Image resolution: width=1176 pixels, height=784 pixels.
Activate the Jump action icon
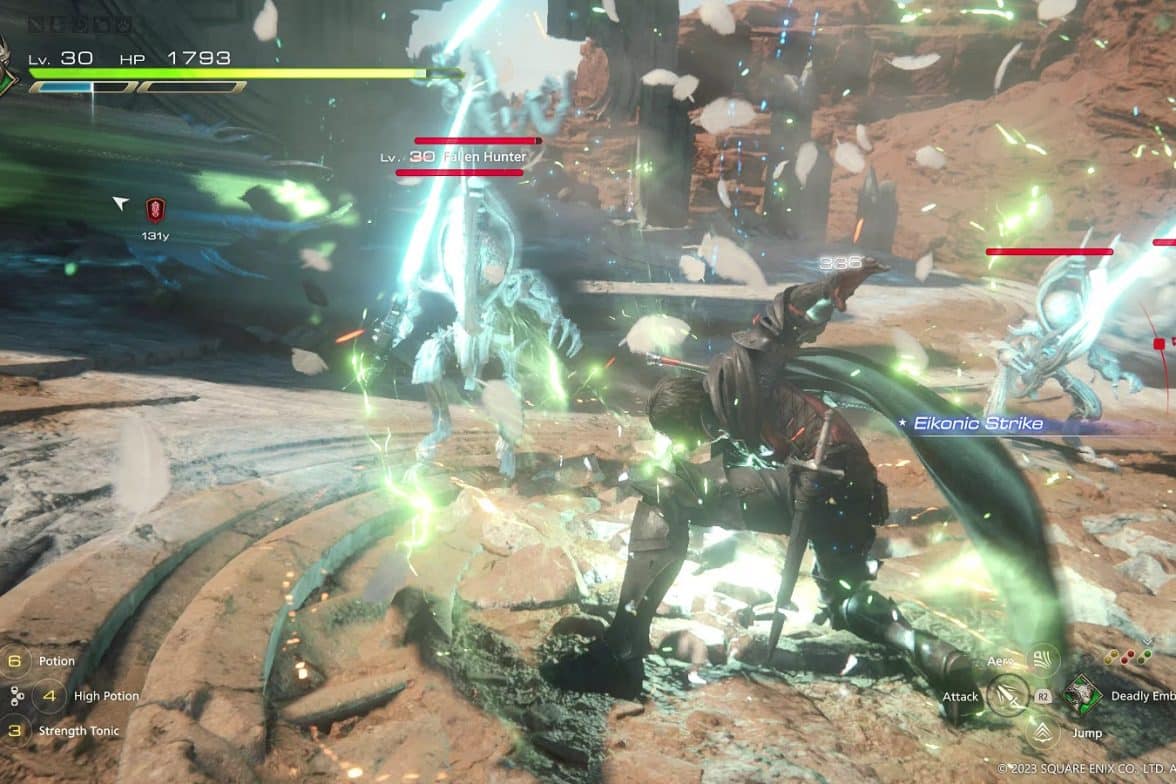pyautogui.click(x=1043, y=733)
